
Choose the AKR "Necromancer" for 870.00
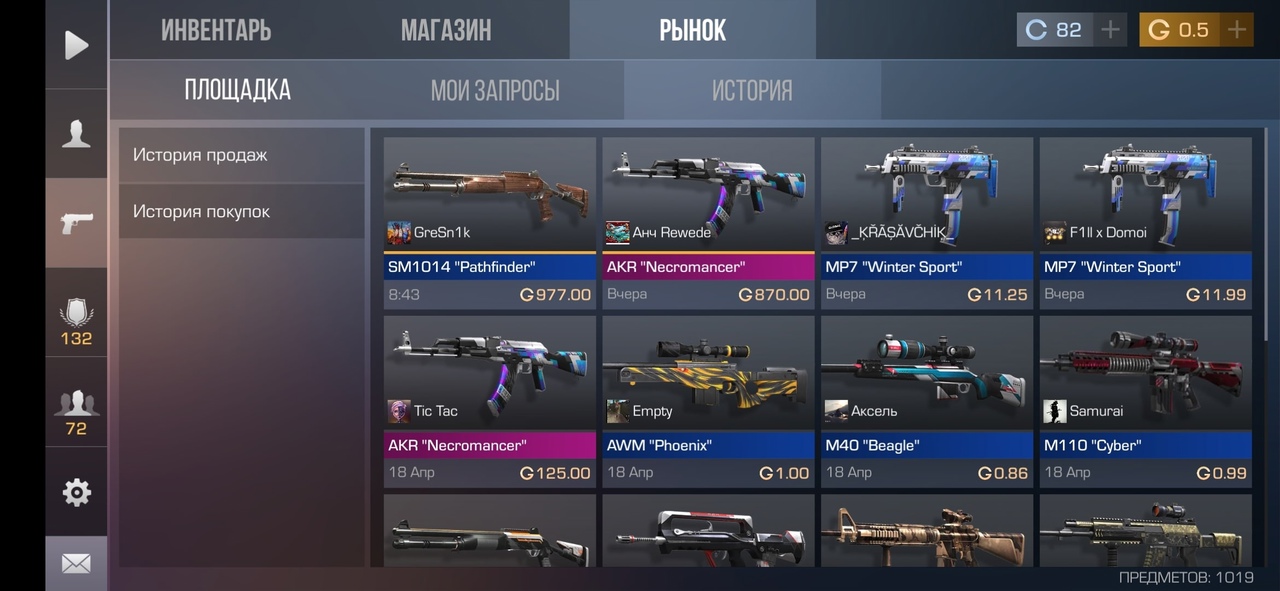[708, 222]
